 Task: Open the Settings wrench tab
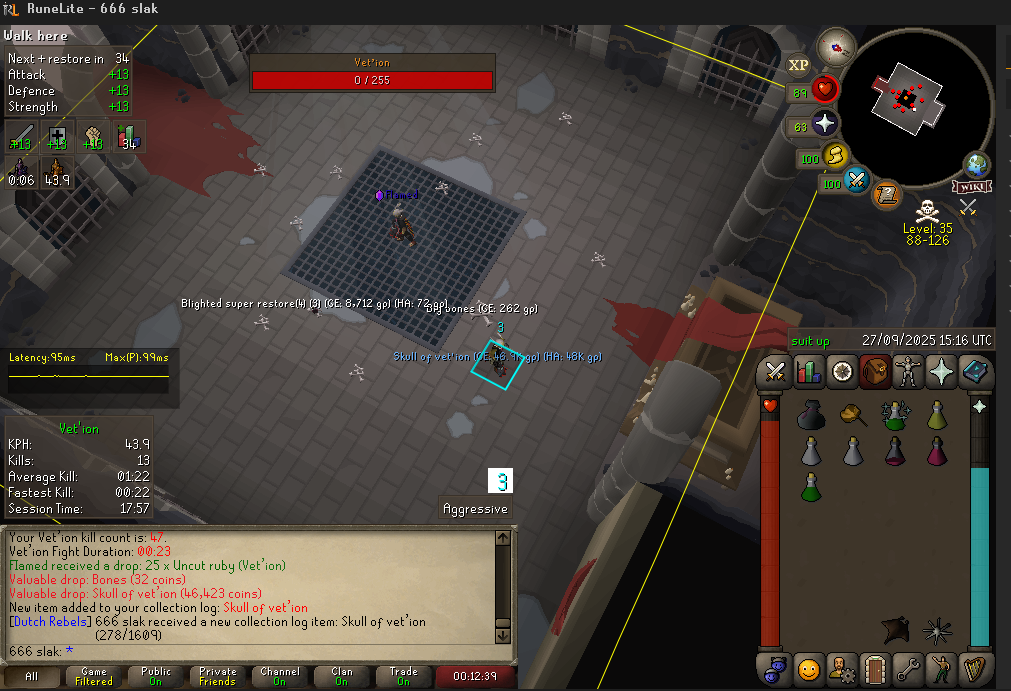pos(908,666)
